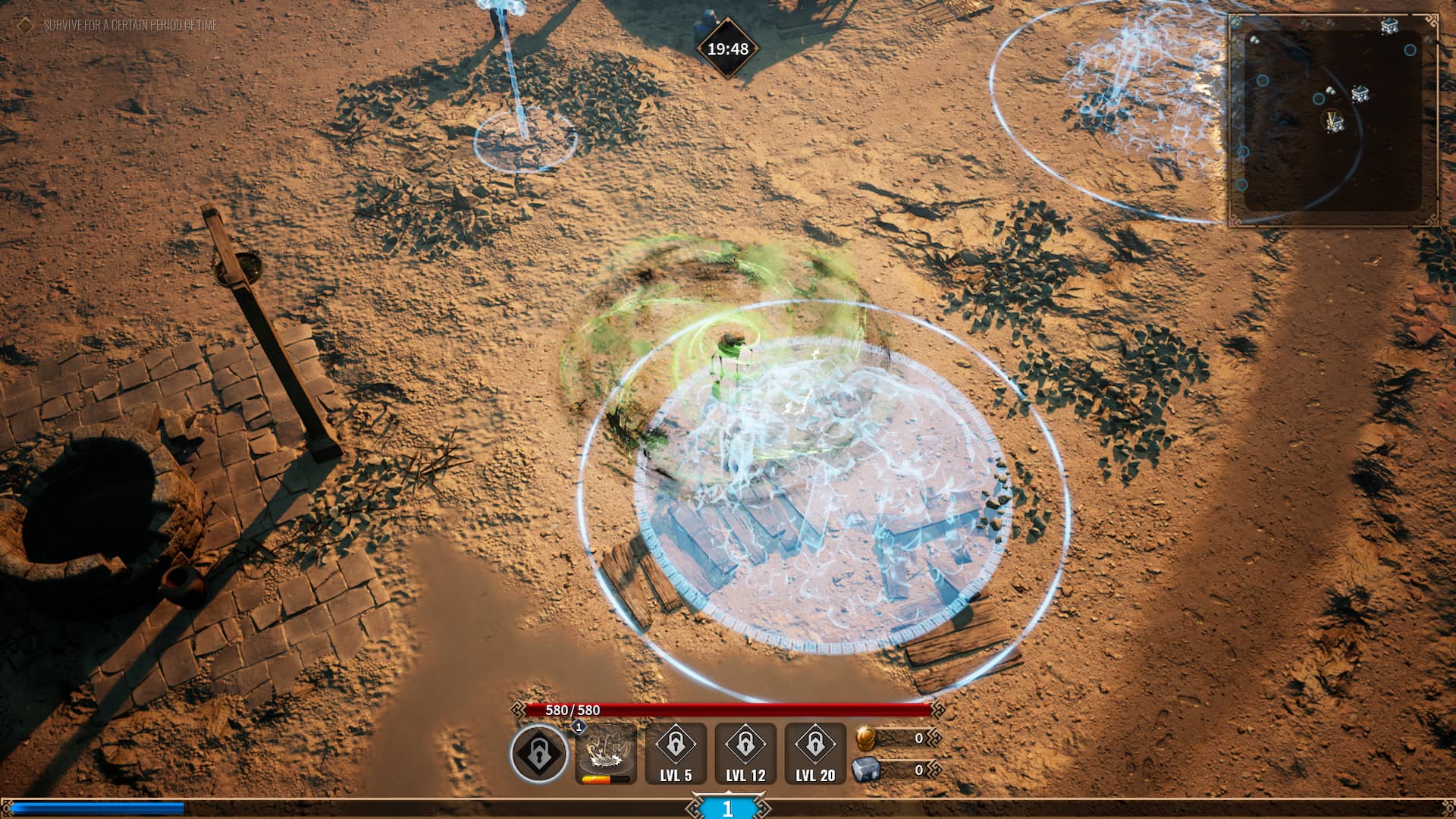Select the V marker on the minimap
Viewport: 1456px width, 819px height.
1332,118
